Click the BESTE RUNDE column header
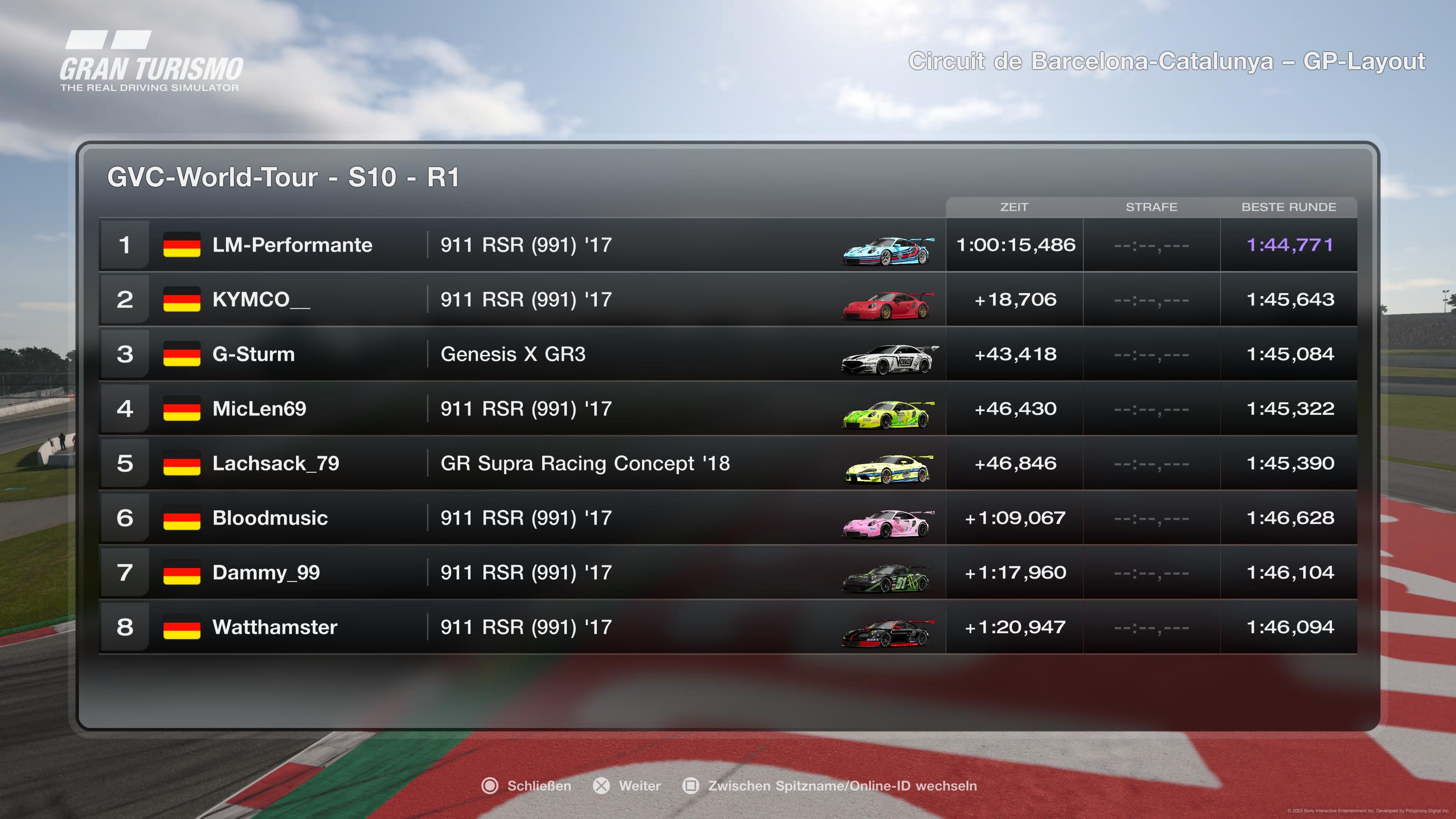1456x819 pixels. tap(1289, 207)
